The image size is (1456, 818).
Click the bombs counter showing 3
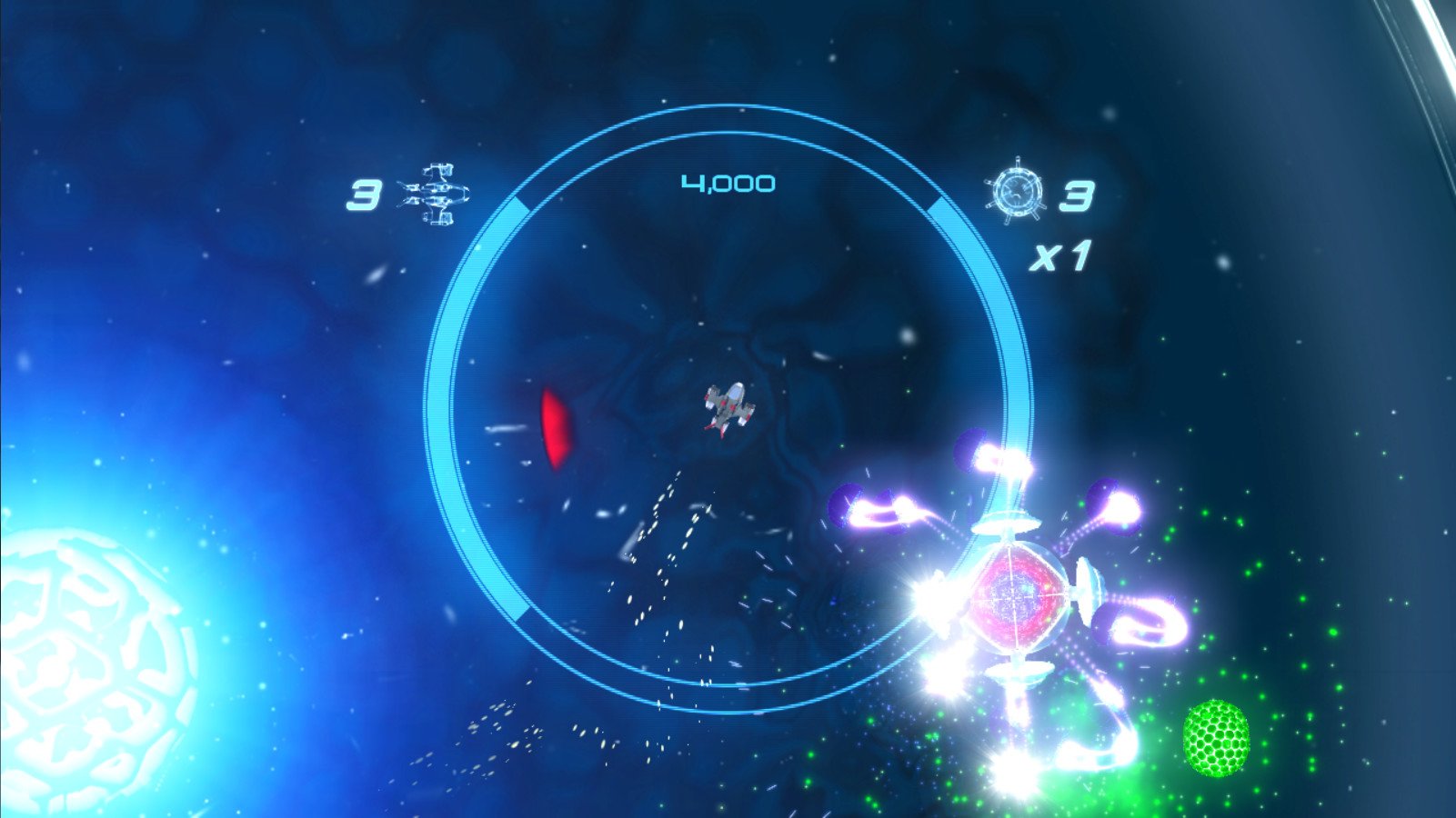click(x=1077, y=195)
